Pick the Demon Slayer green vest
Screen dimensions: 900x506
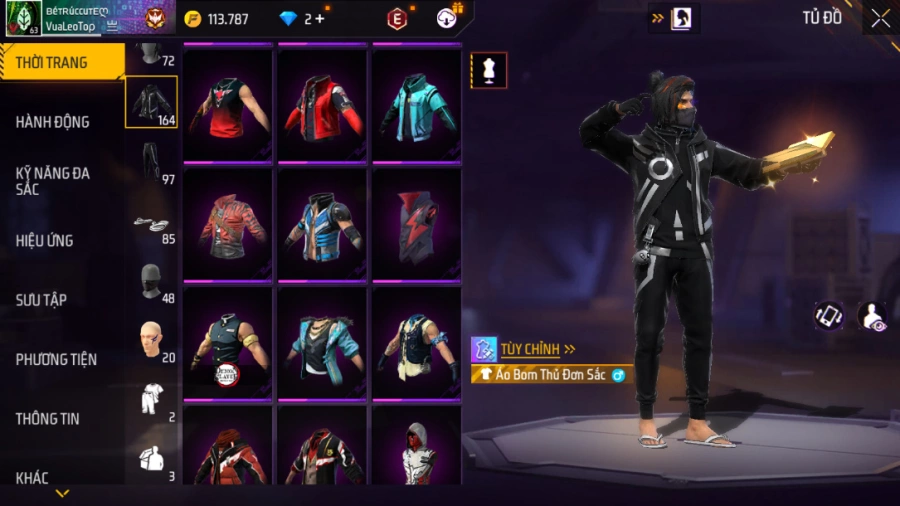pos(227,342)
